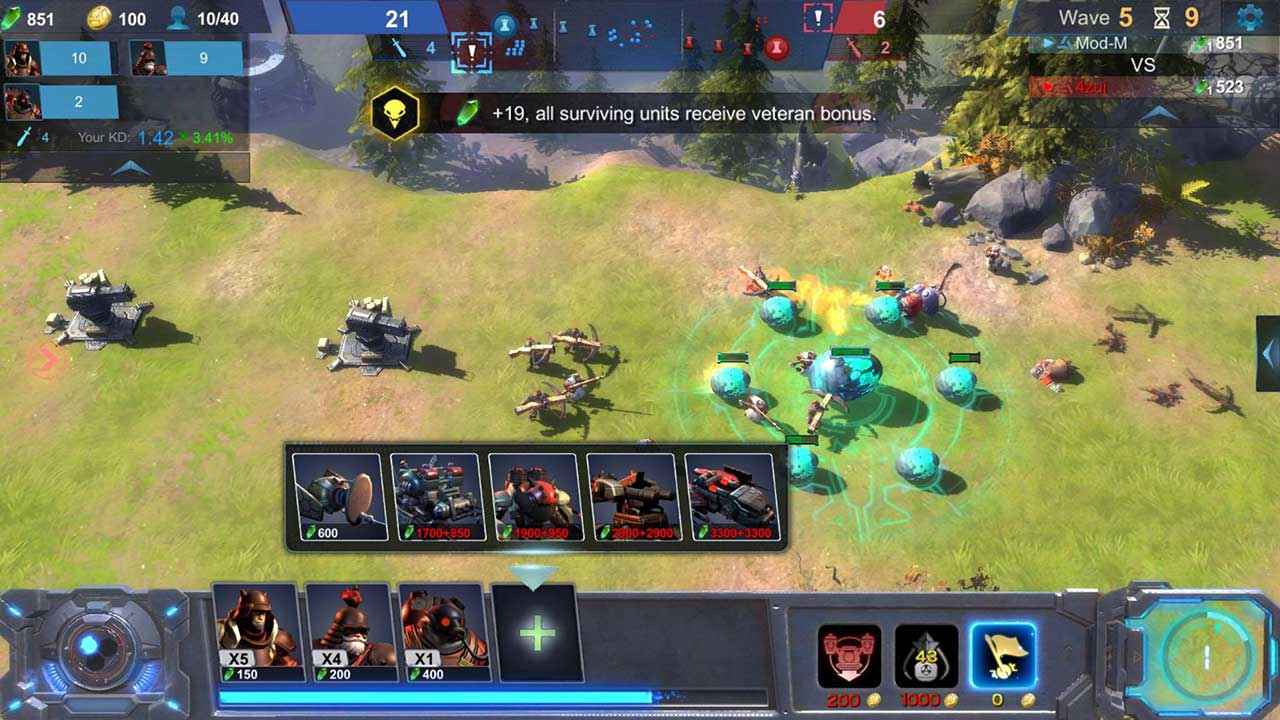This screenshot has width=1280, height=720.
Task: Click the top-bar battle minimap strip
Action: (640, 35)
